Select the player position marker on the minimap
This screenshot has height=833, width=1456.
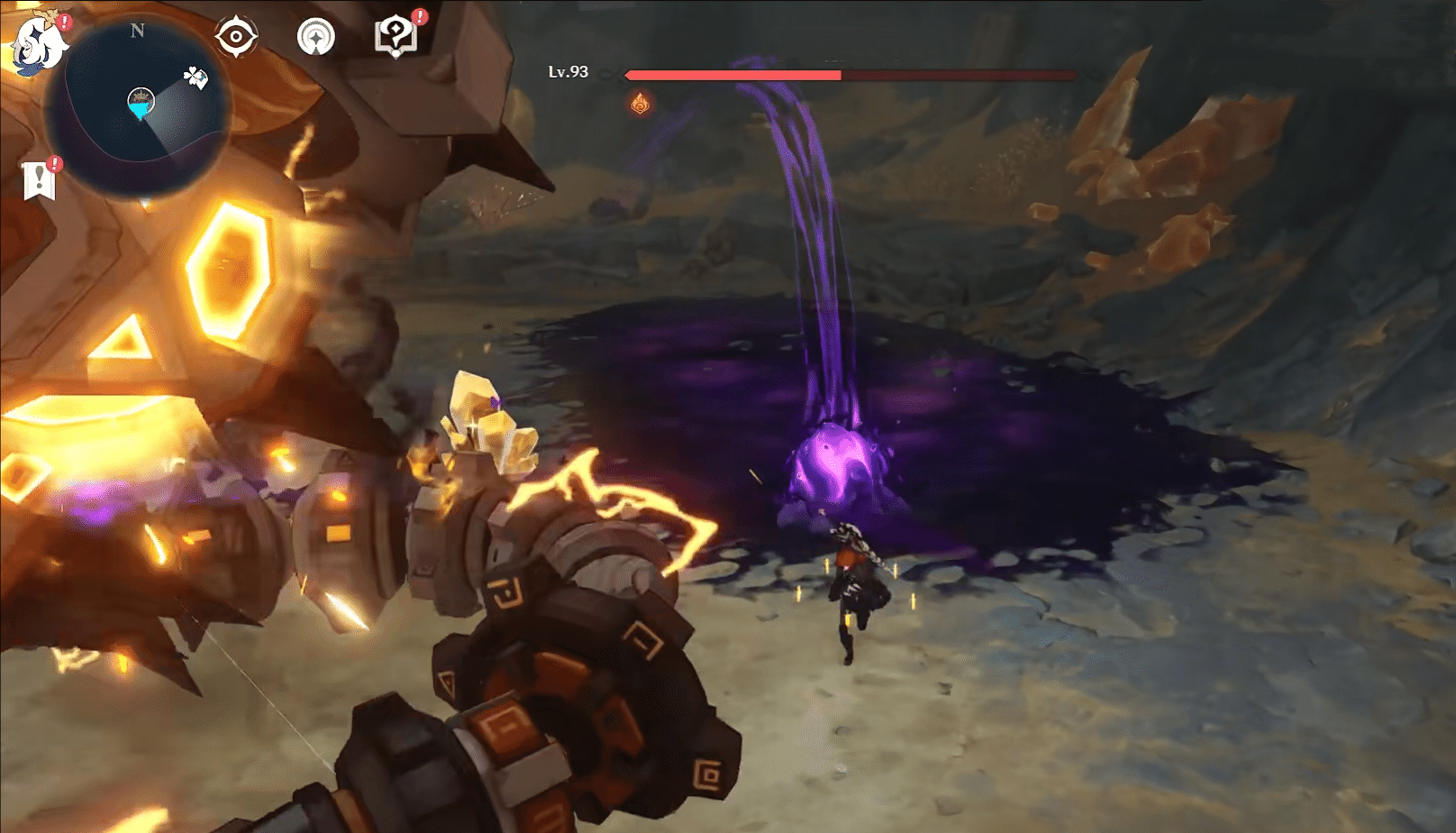click(138, 110)
